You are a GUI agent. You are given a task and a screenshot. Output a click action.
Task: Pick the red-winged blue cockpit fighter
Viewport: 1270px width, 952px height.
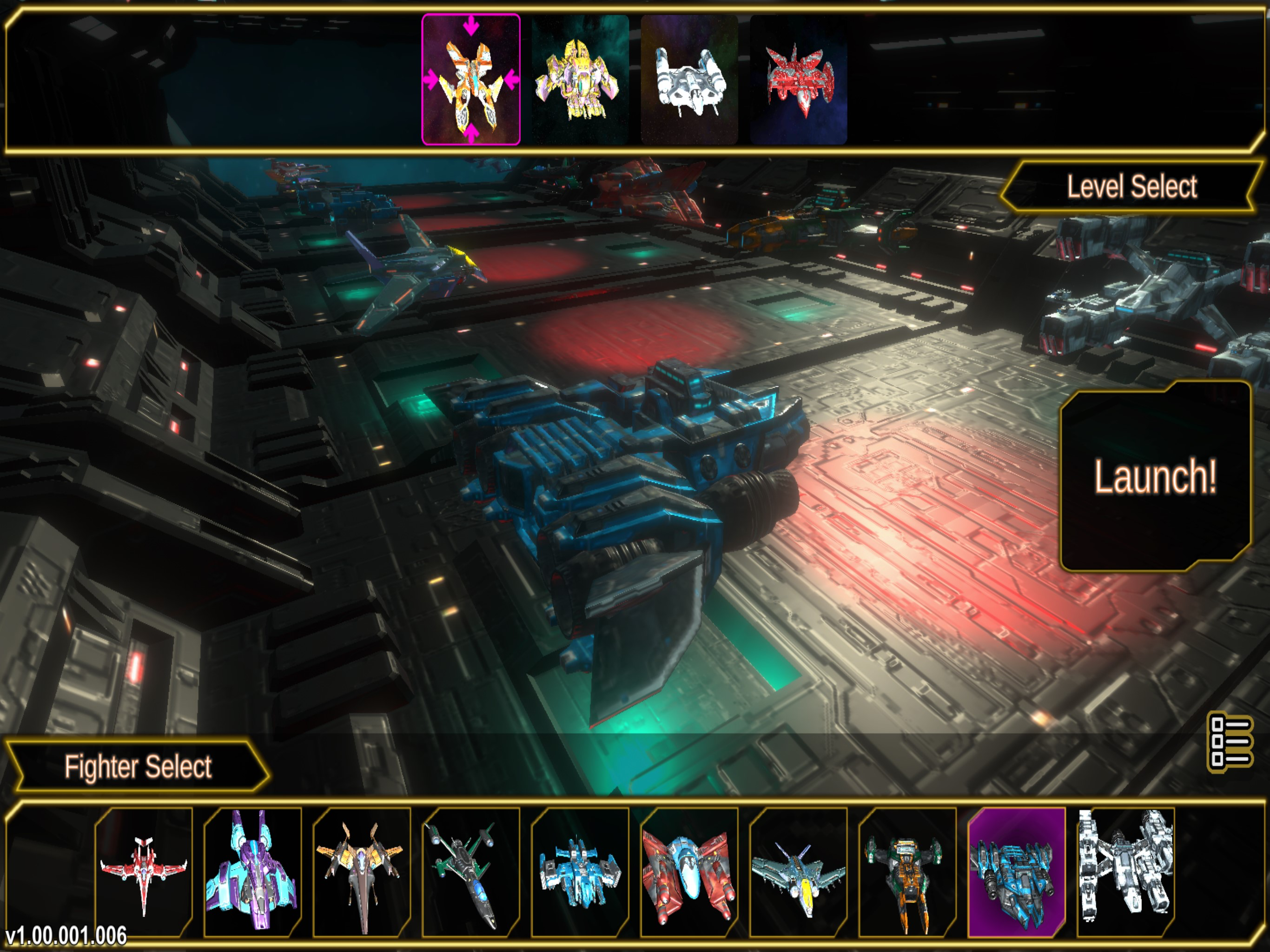pyautogui.click(x=689, y=872)
